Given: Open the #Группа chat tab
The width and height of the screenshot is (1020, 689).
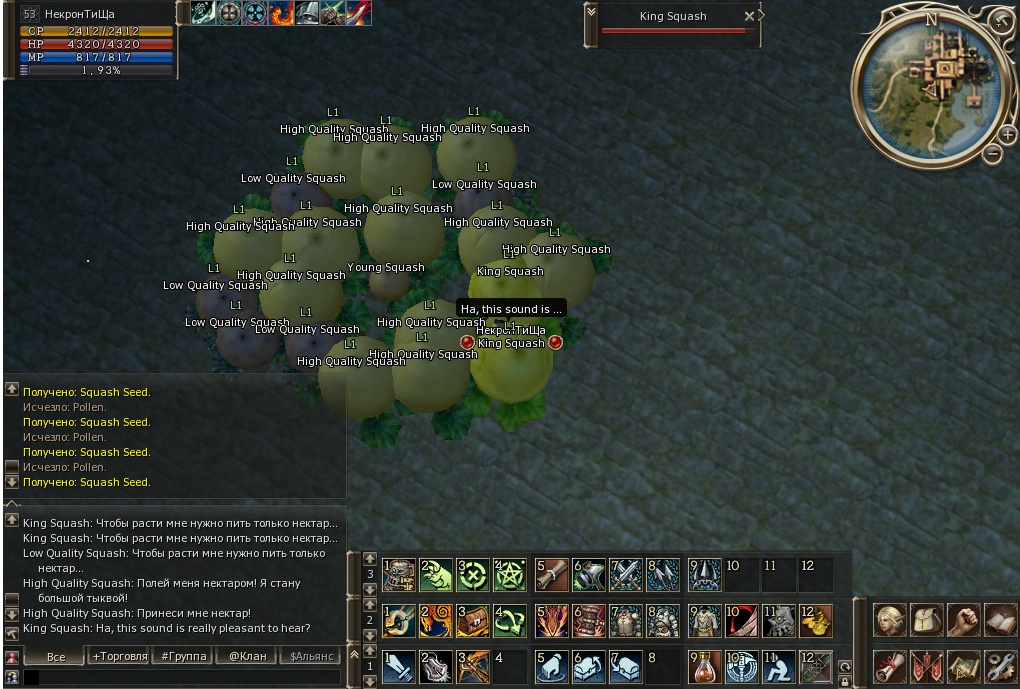Looking at the screenshot, I should tap(184, 657).
